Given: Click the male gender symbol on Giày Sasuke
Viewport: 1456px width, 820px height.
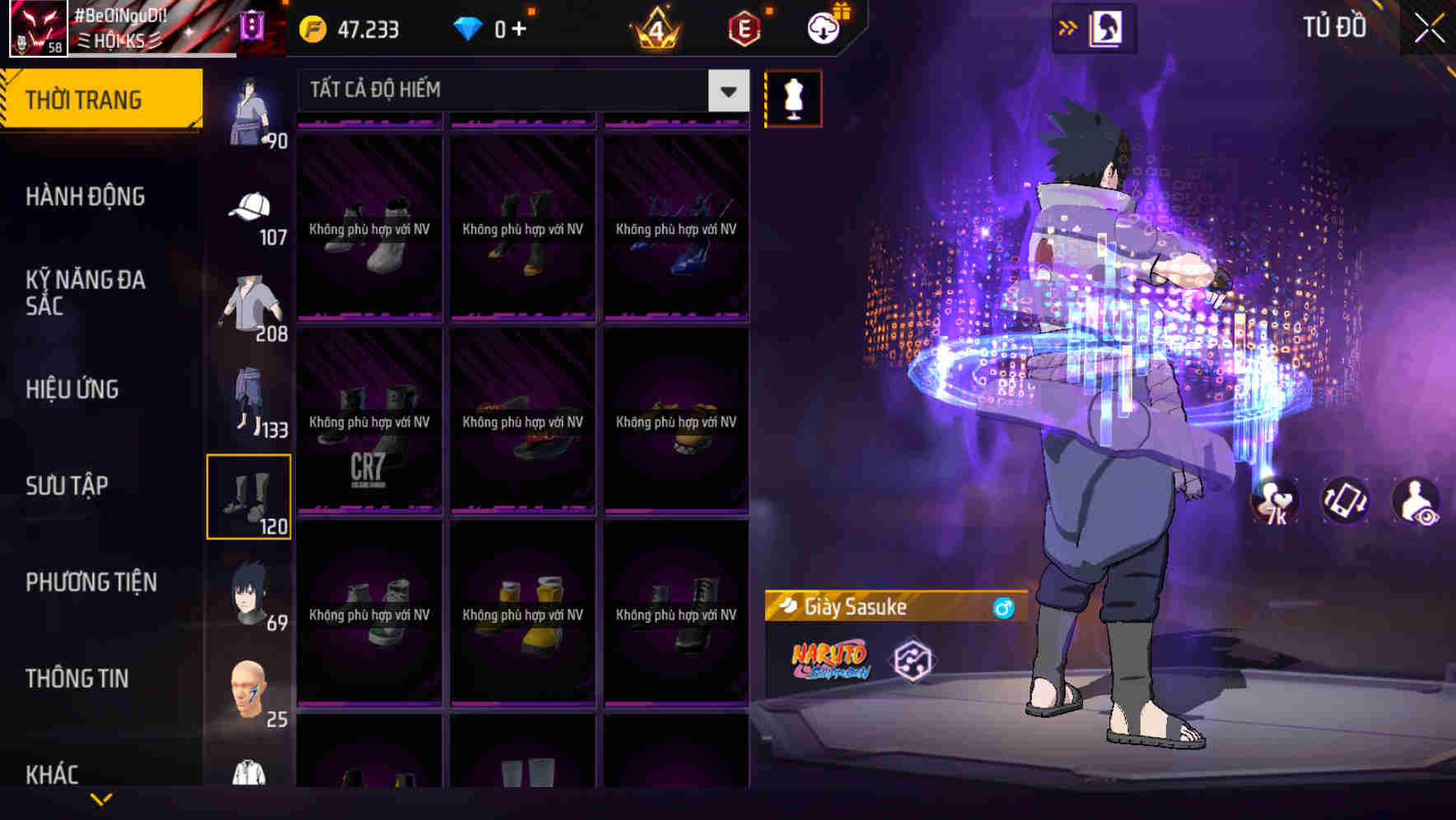Looking at the screenshot, I should 1003,607.
